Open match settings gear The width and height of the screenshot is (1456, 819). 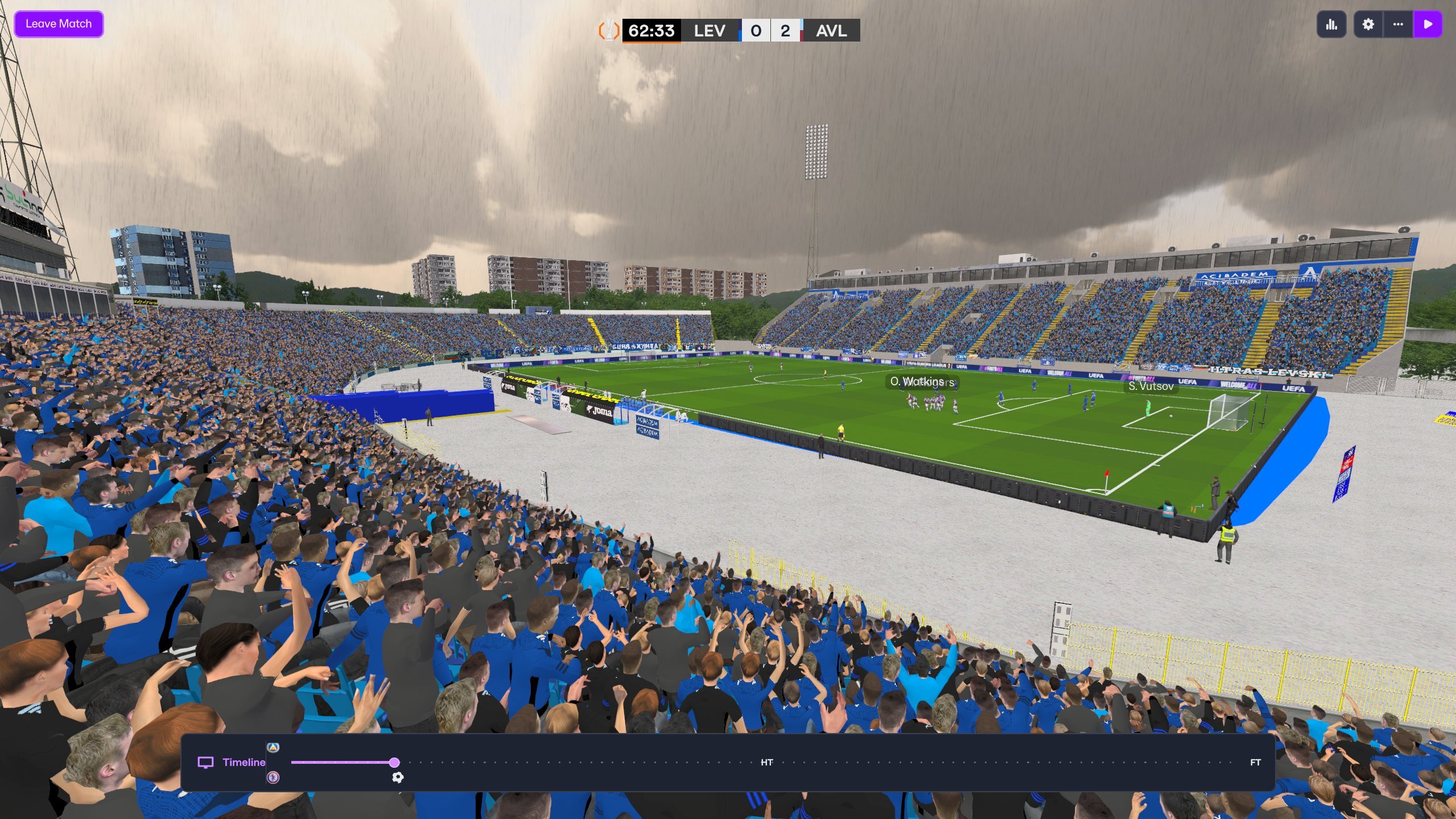pyautogui.click(x=1368, y=24)
